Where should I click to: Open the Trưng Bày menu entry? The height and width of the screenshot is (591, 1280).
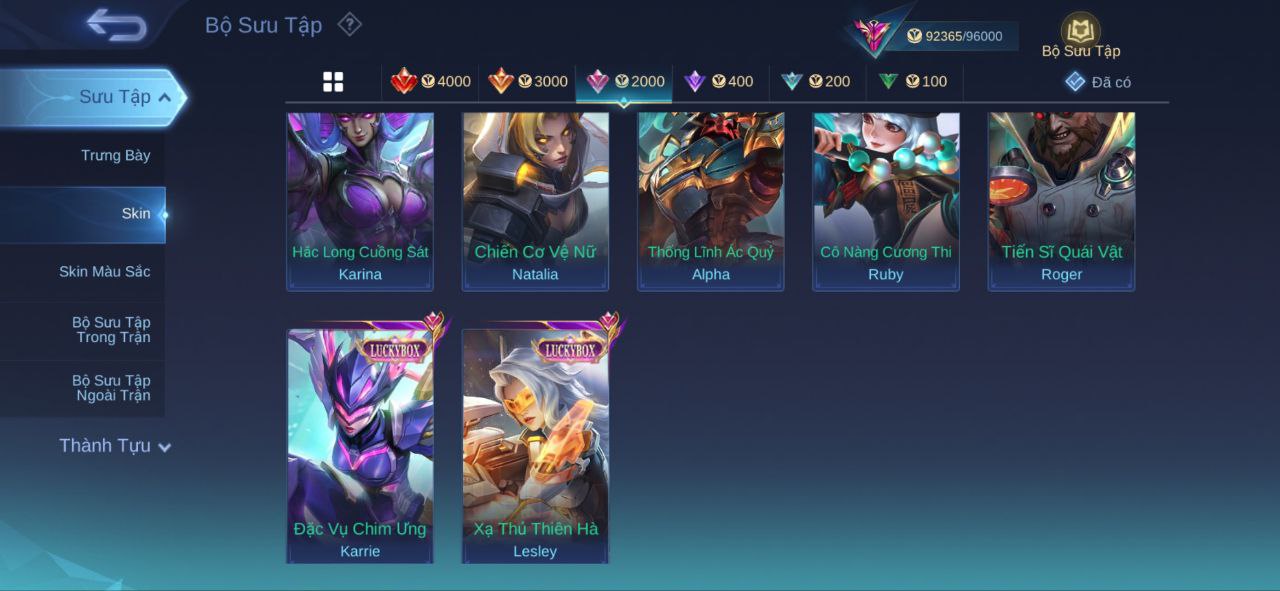coord(115,155)
